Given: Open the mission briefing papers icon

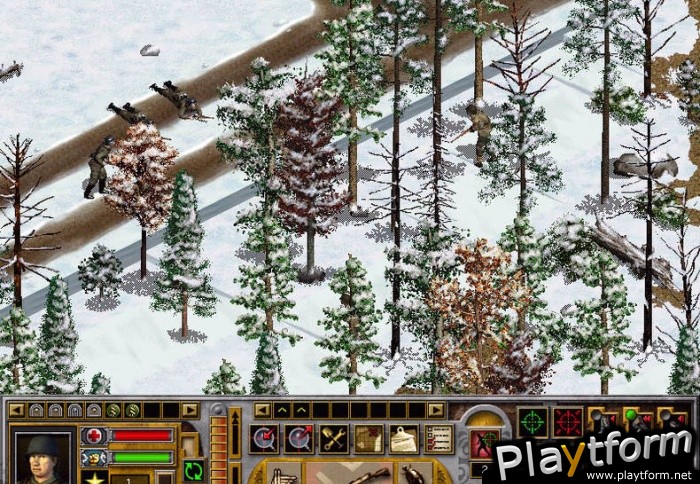Looking at the screenshot, I should pyautogui.click(x=403, y=438).
